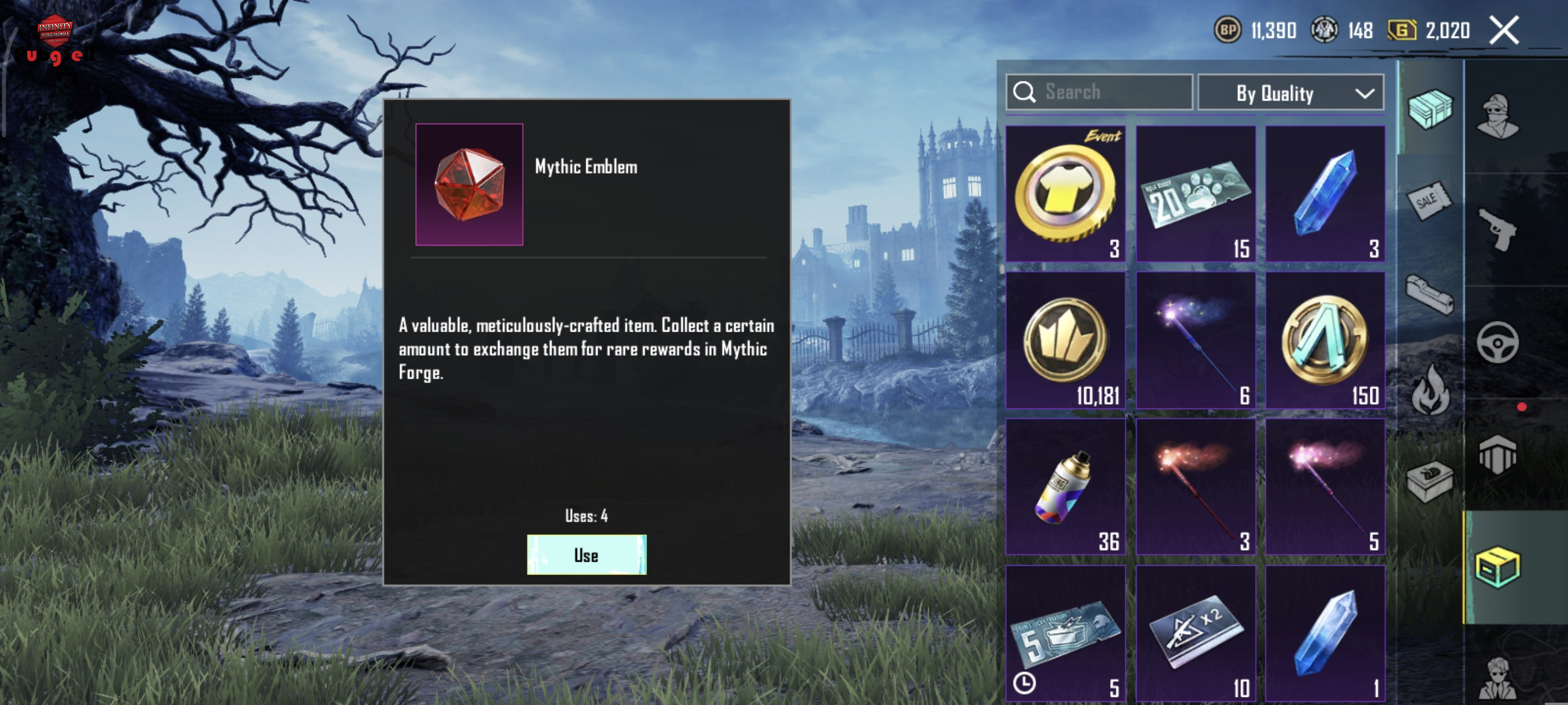The width and height of the screenshot is (1568, 705).
Task: Use the Mythic Emblem item
Action: pos(586,554)
